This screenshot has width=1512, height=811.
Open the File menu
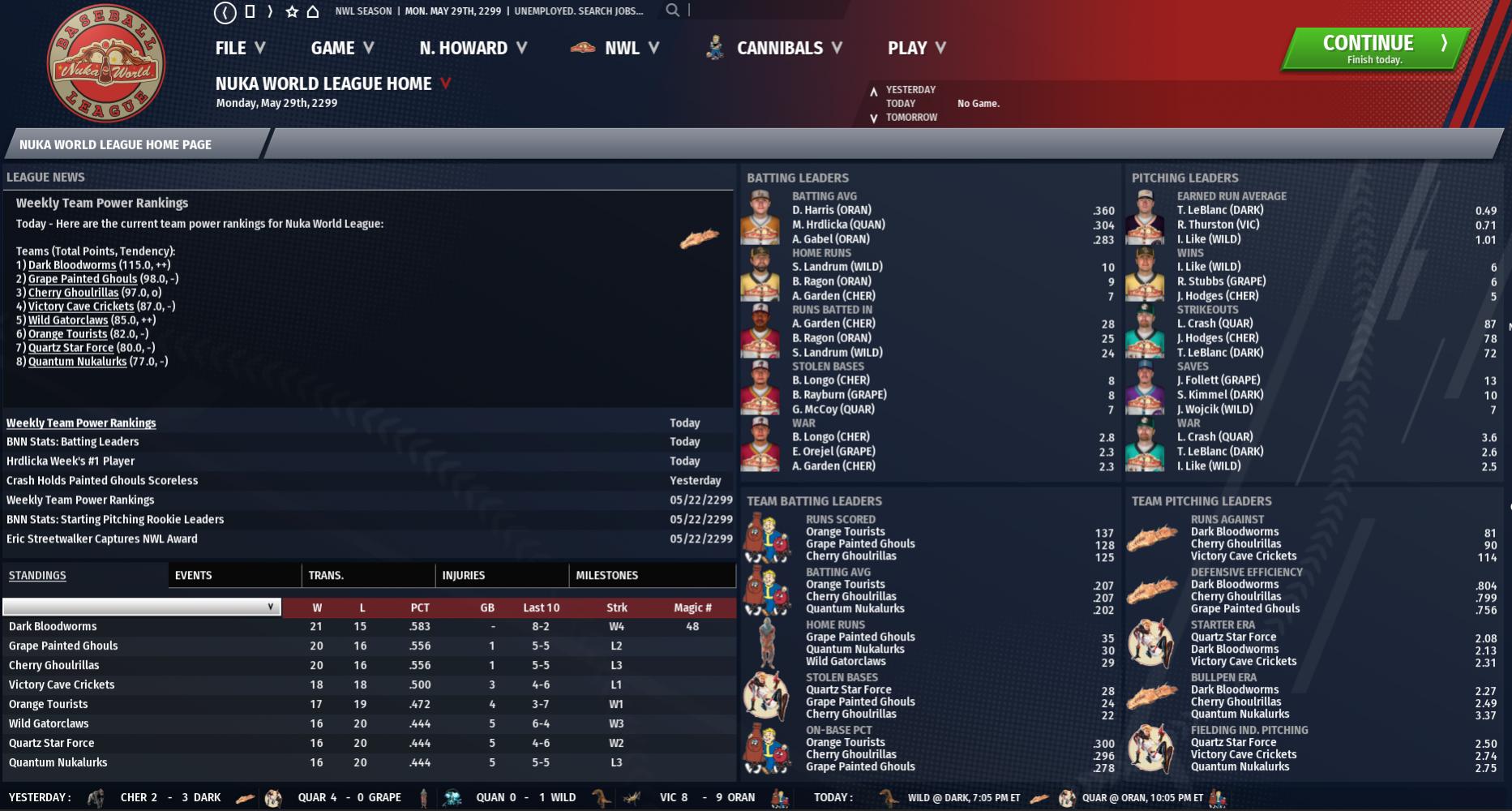click(240, 48)
